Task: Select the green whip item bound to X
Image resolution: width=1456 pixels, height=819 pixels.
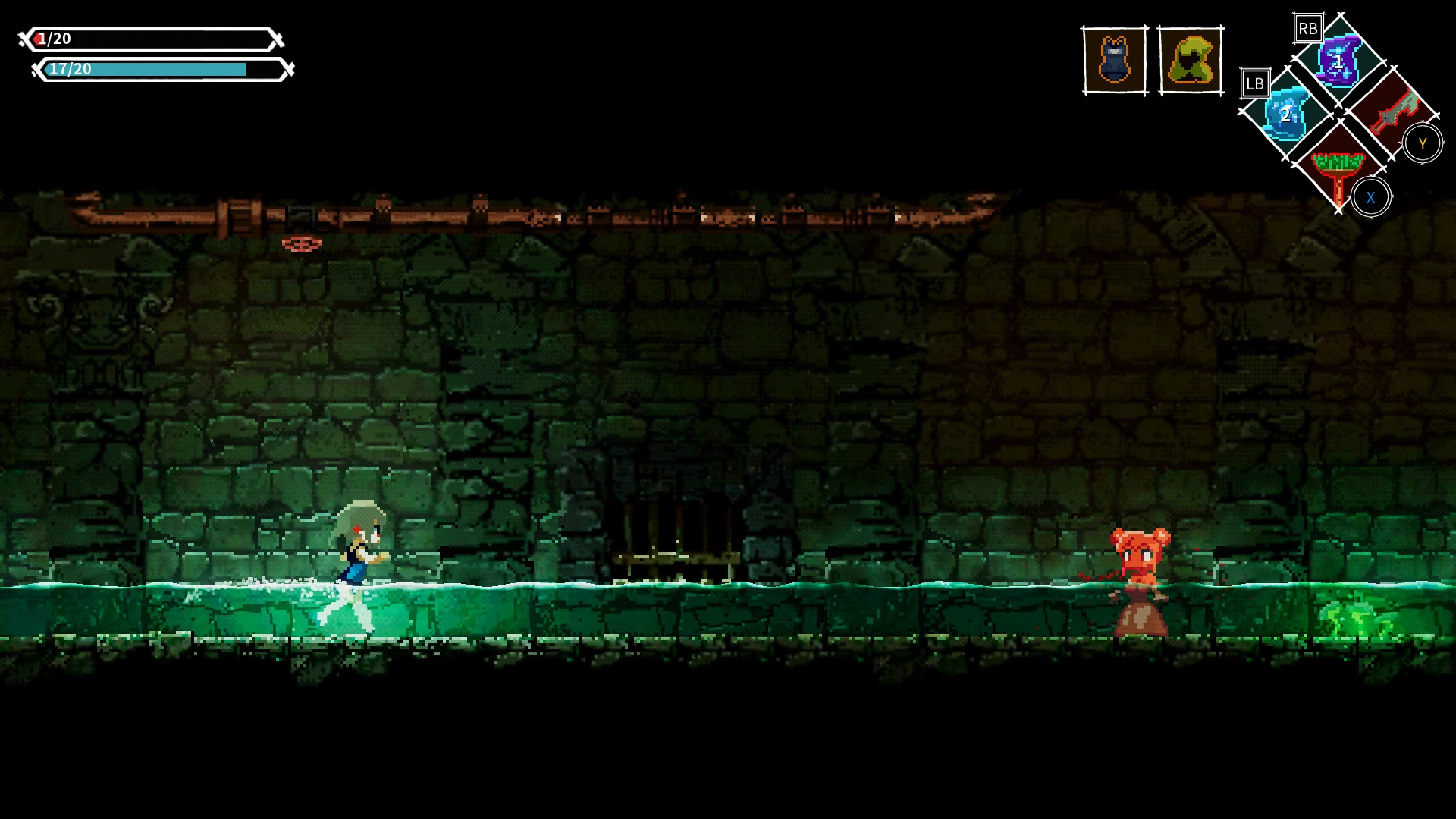Action: pos(1338,168)
